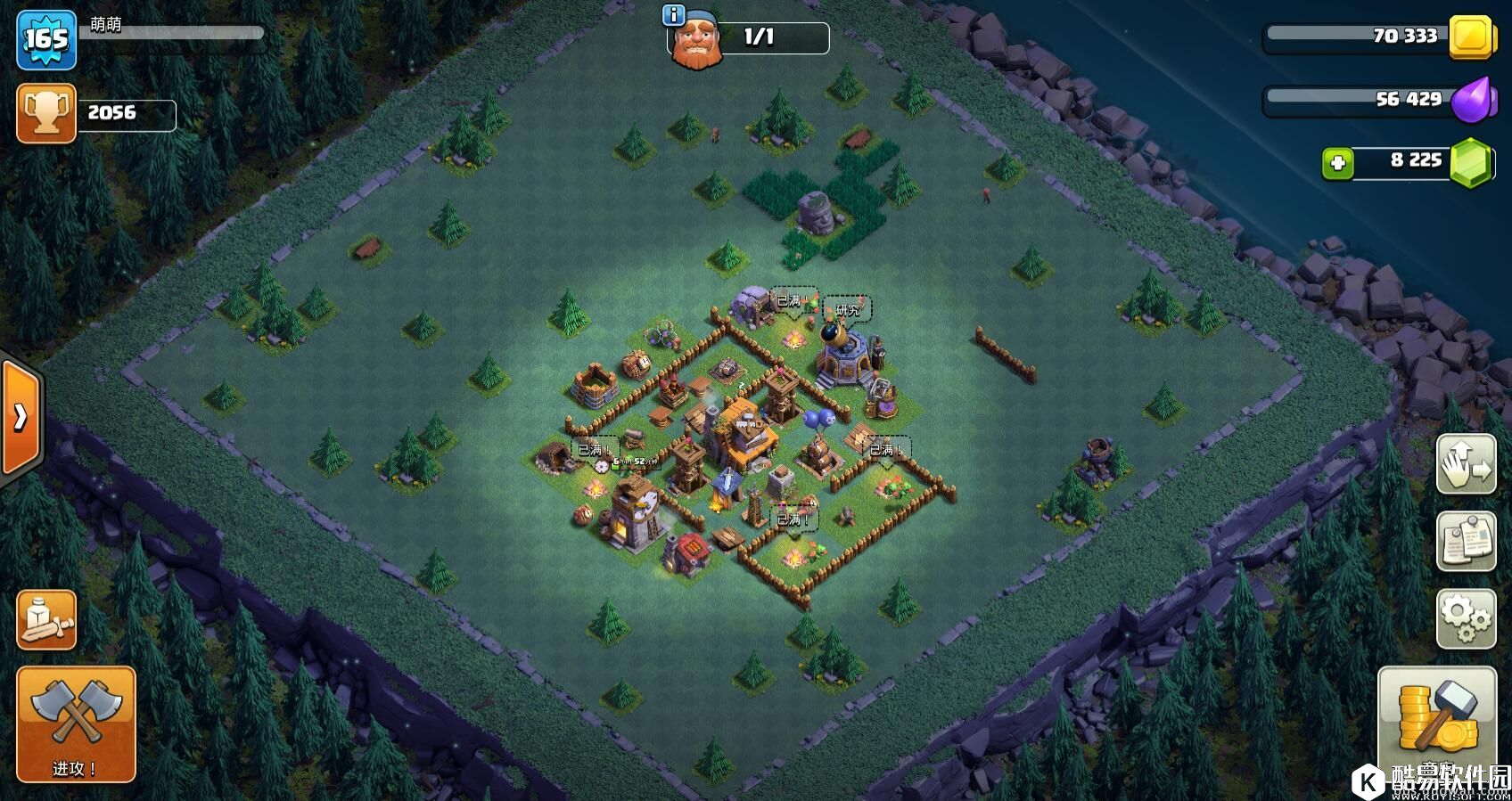Click the green plus to buy gems
Viewport: 1512px width, 801px height.
[x=1337, y=163]
